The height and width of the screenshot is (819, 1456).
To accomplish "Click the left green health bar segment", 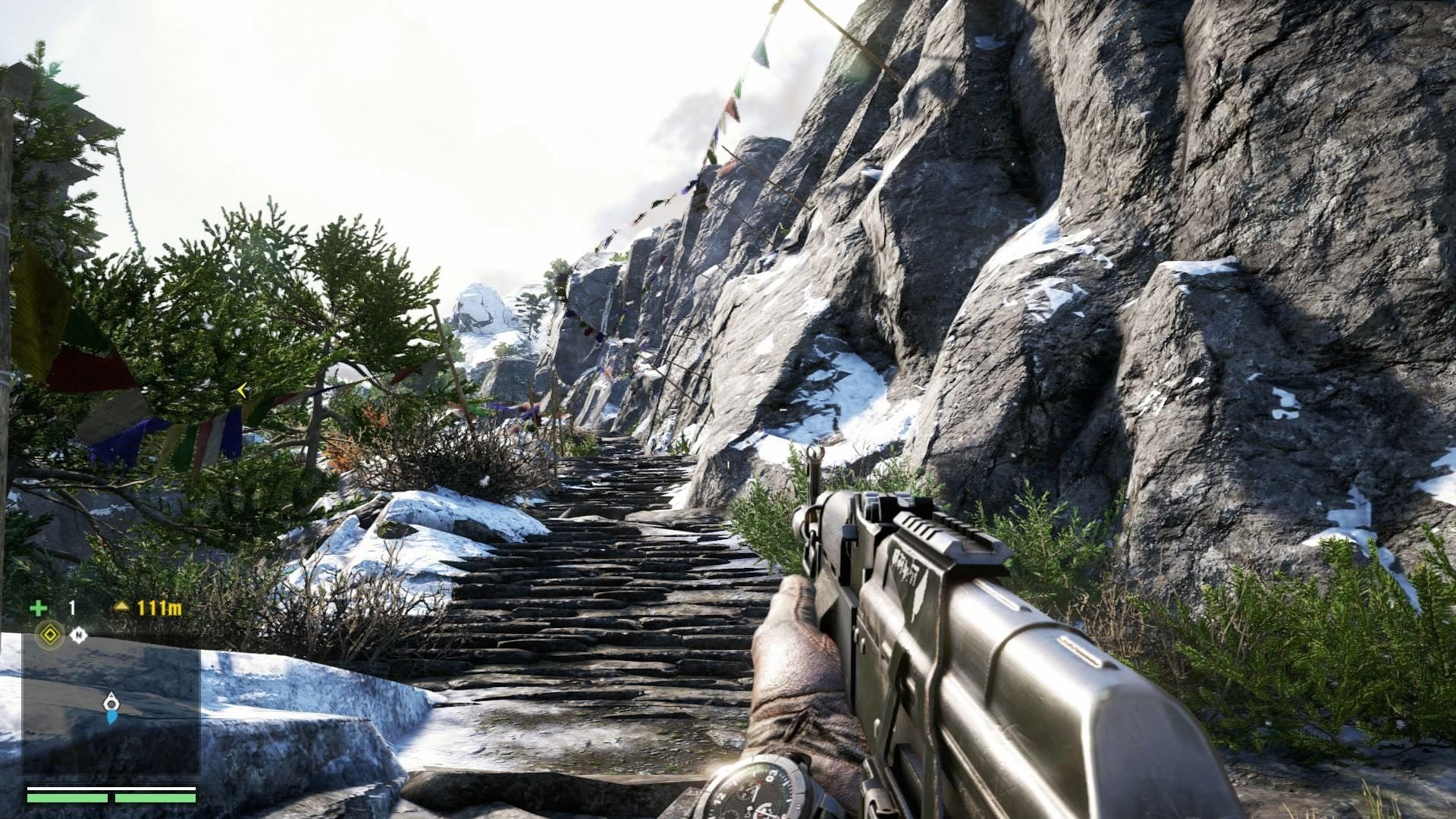I will 67,798.
